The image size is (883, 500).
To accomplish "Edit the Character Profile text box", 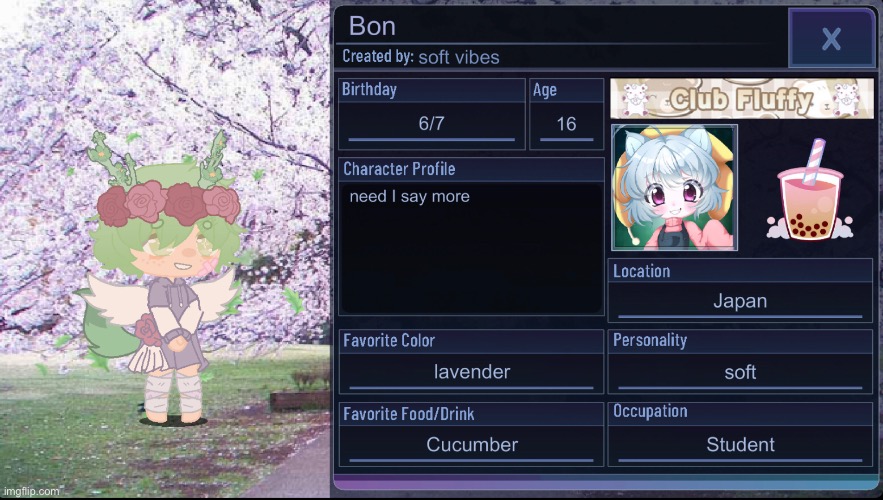I will coord(471,248).
